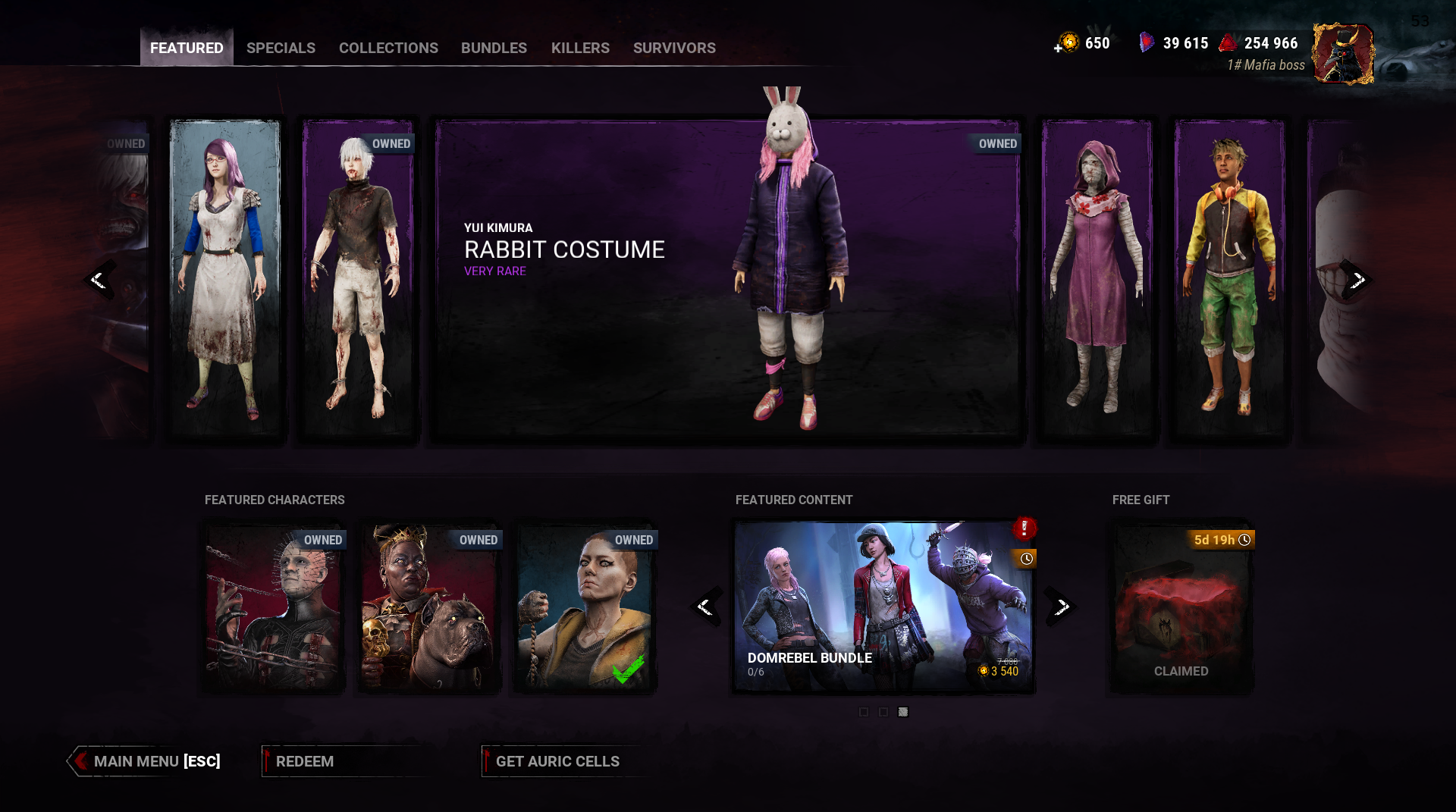Show next featured content item
This screenshot has height=812, width=1456.
[1061, 607]
